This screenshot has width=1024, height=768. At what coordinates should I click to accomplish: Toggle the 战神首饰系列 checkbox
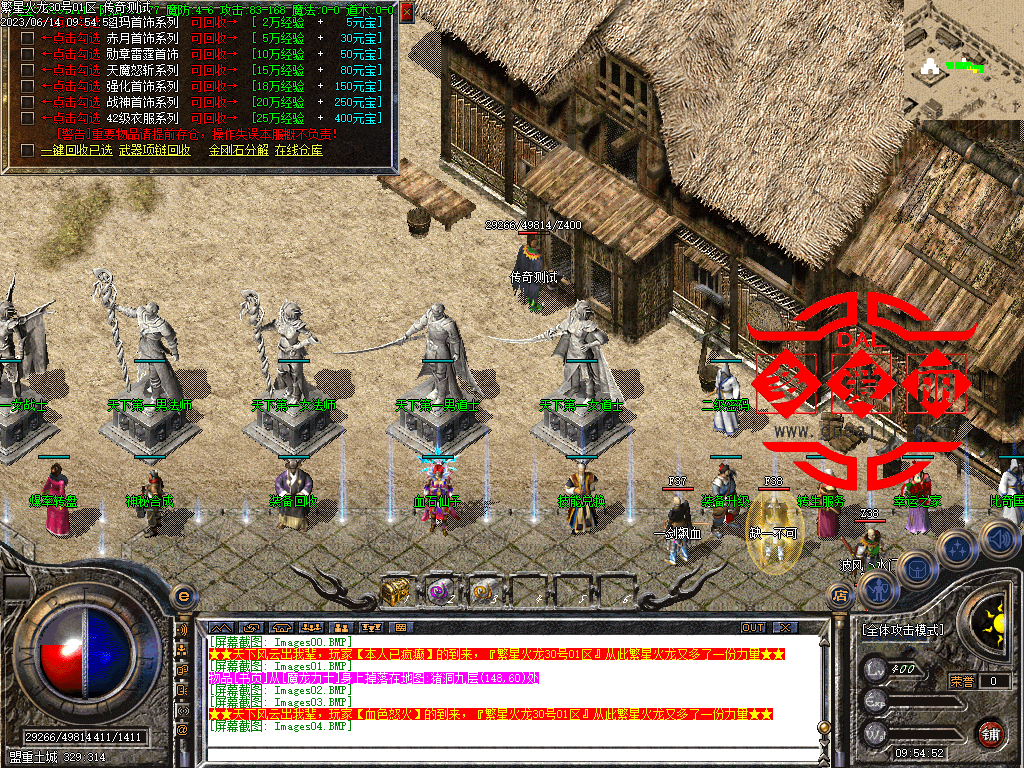(x=27, y=102)
